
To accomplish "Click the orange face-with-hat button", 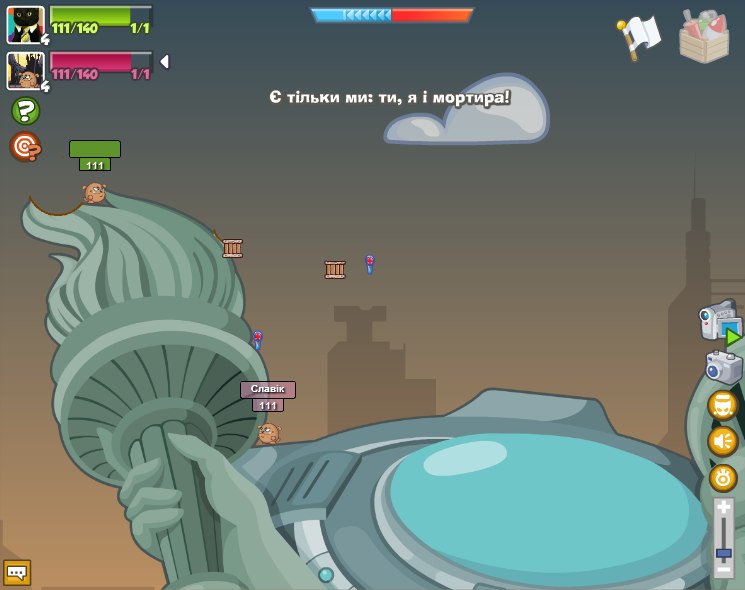I will 723,405.
